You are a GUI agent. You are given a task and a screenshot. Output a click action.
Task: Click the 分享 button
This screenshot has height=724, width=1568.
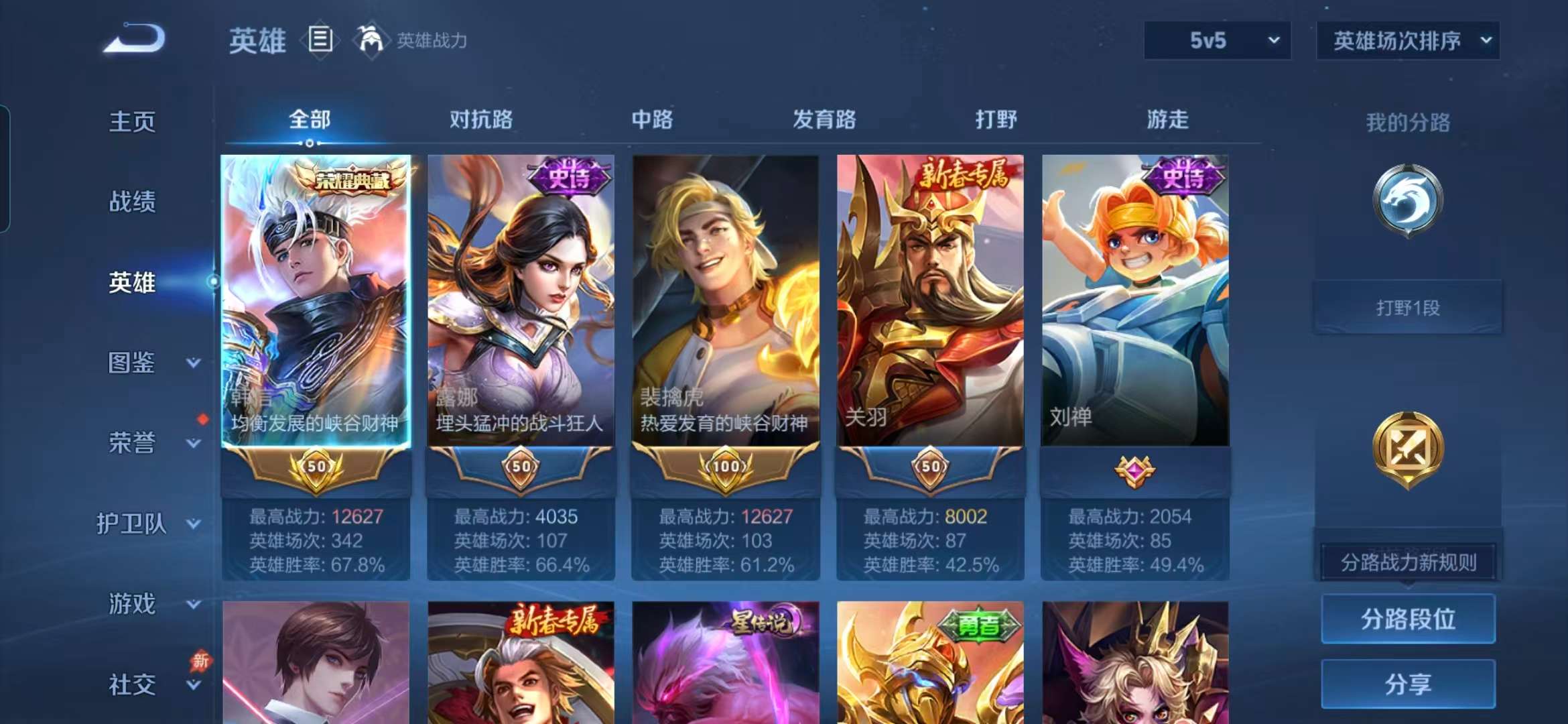(1407, 684)
